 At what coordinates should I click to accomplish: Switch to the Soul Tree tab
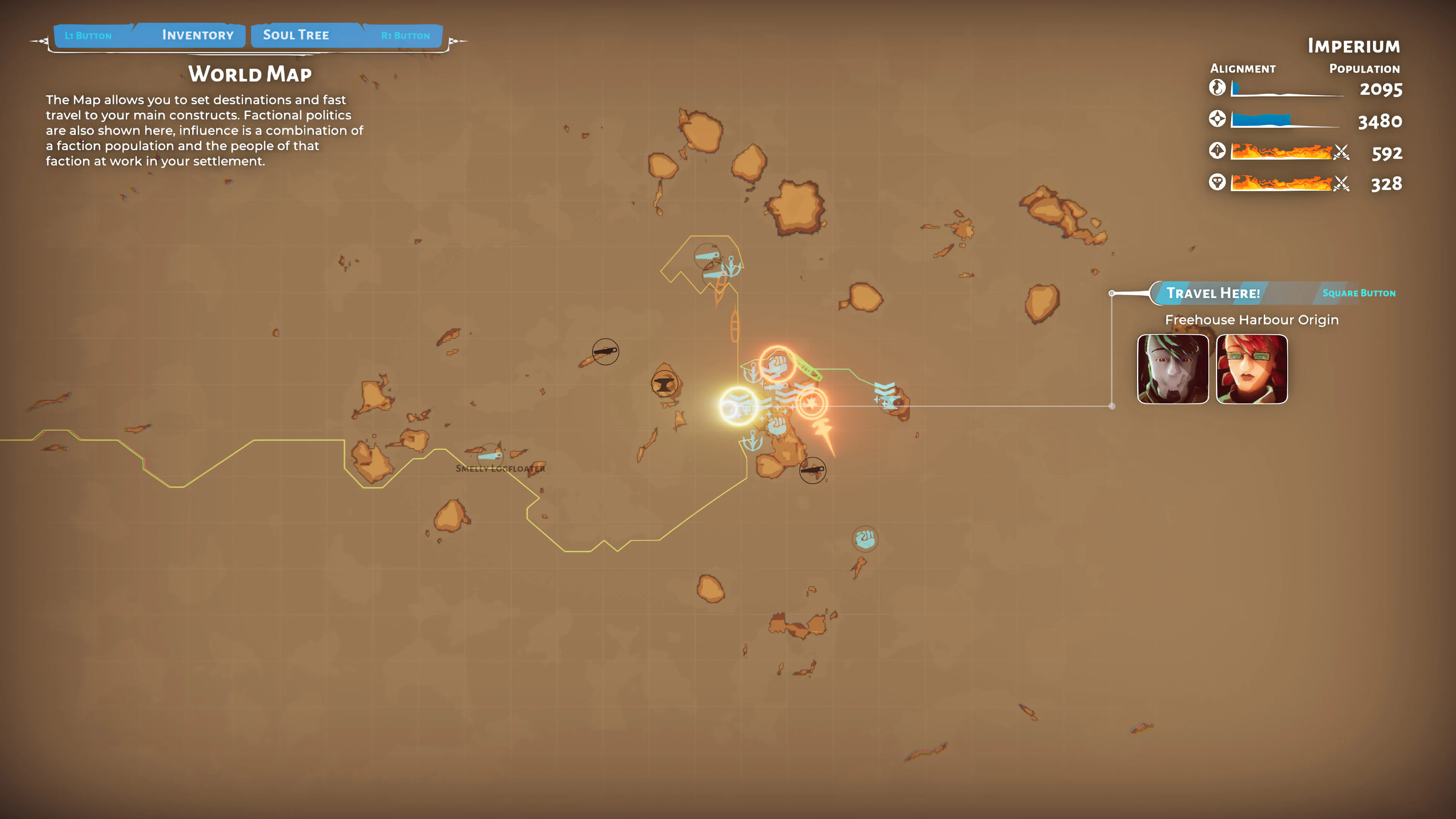click(296, 35)
